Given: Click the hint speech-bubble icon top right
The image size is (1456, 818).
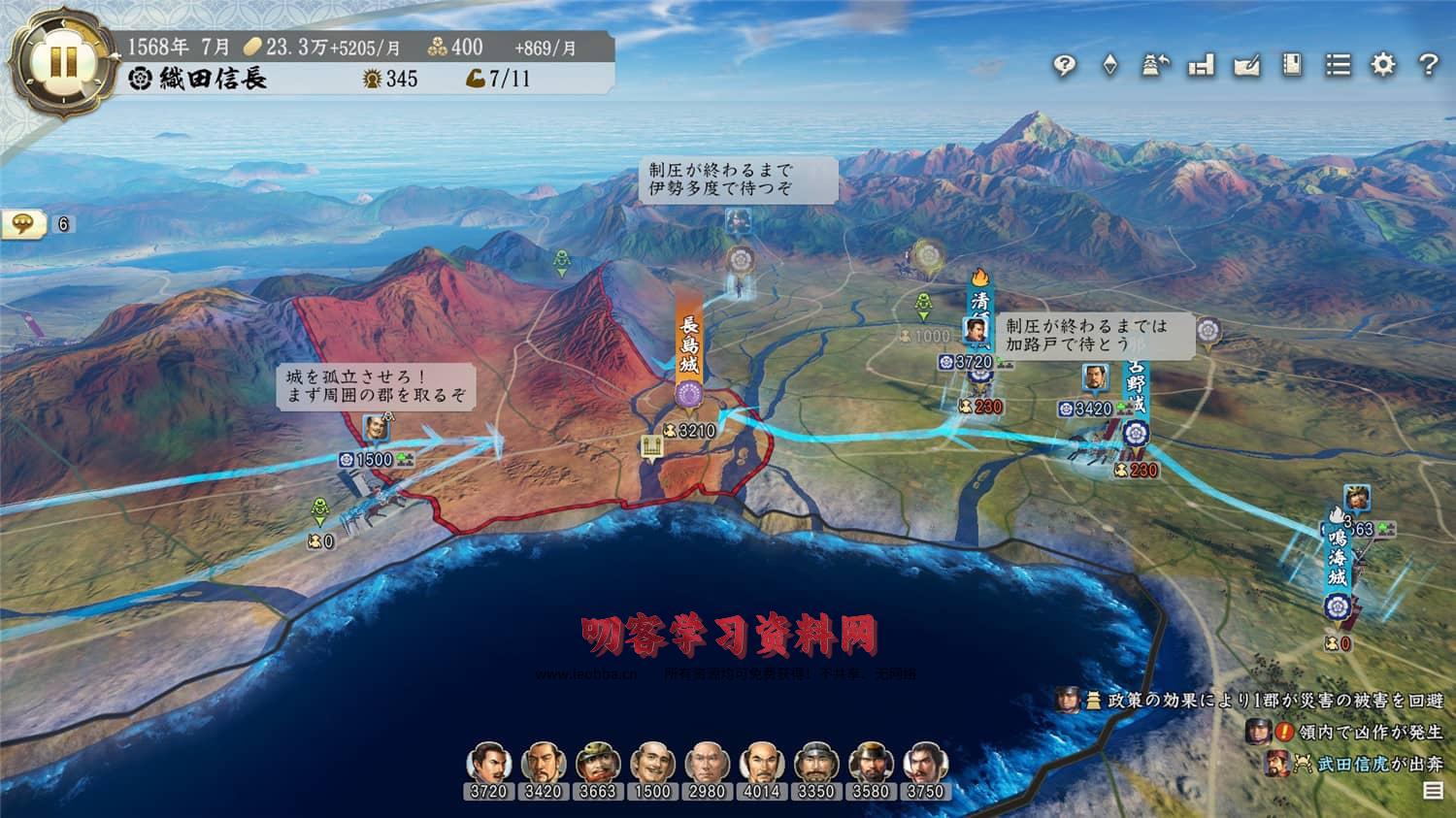Looking at the screenshot, I should (1066, 65).
